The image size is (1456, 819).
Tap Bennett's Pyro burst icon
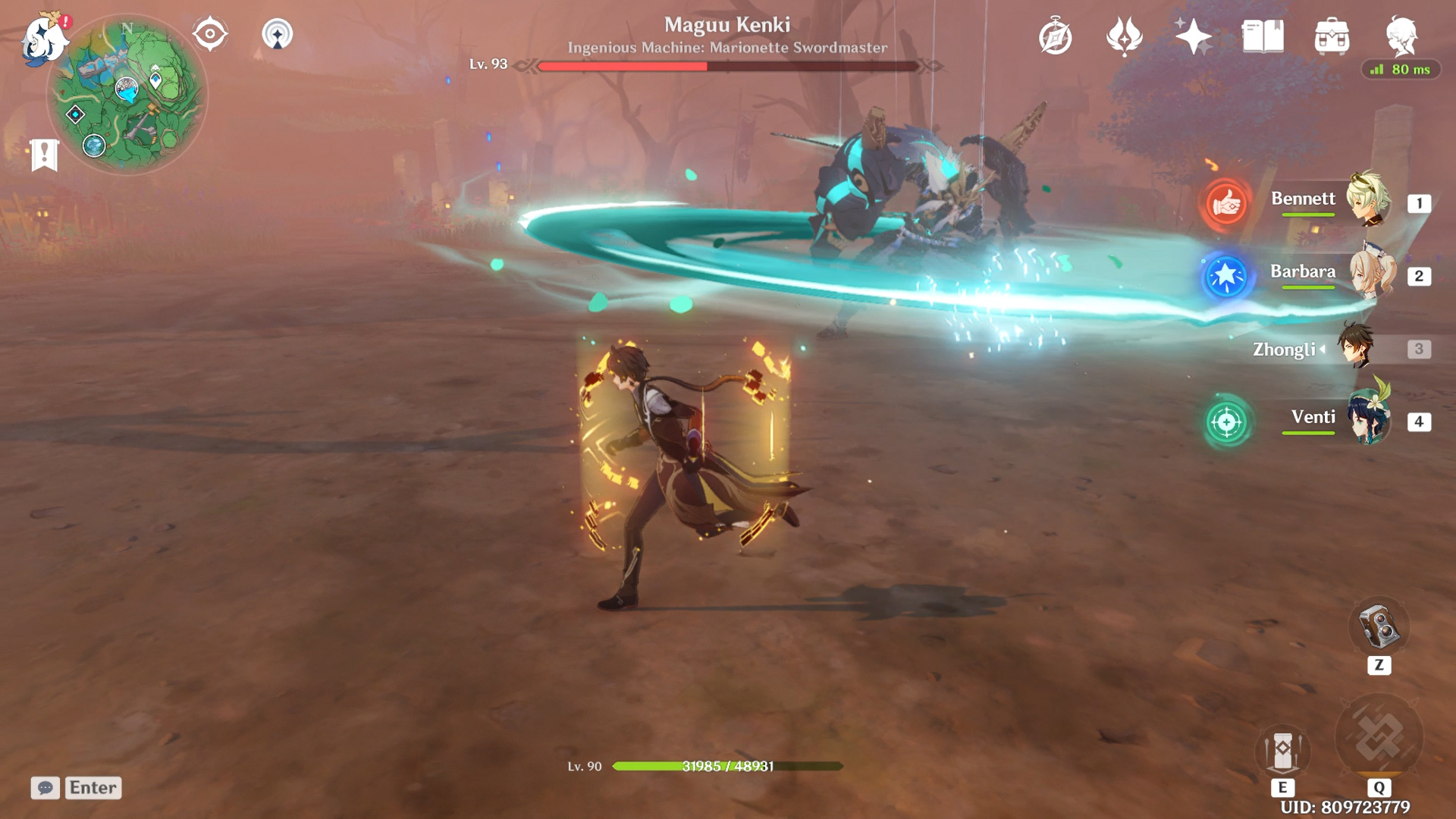pyautogui.click(x=1227, y=202)
